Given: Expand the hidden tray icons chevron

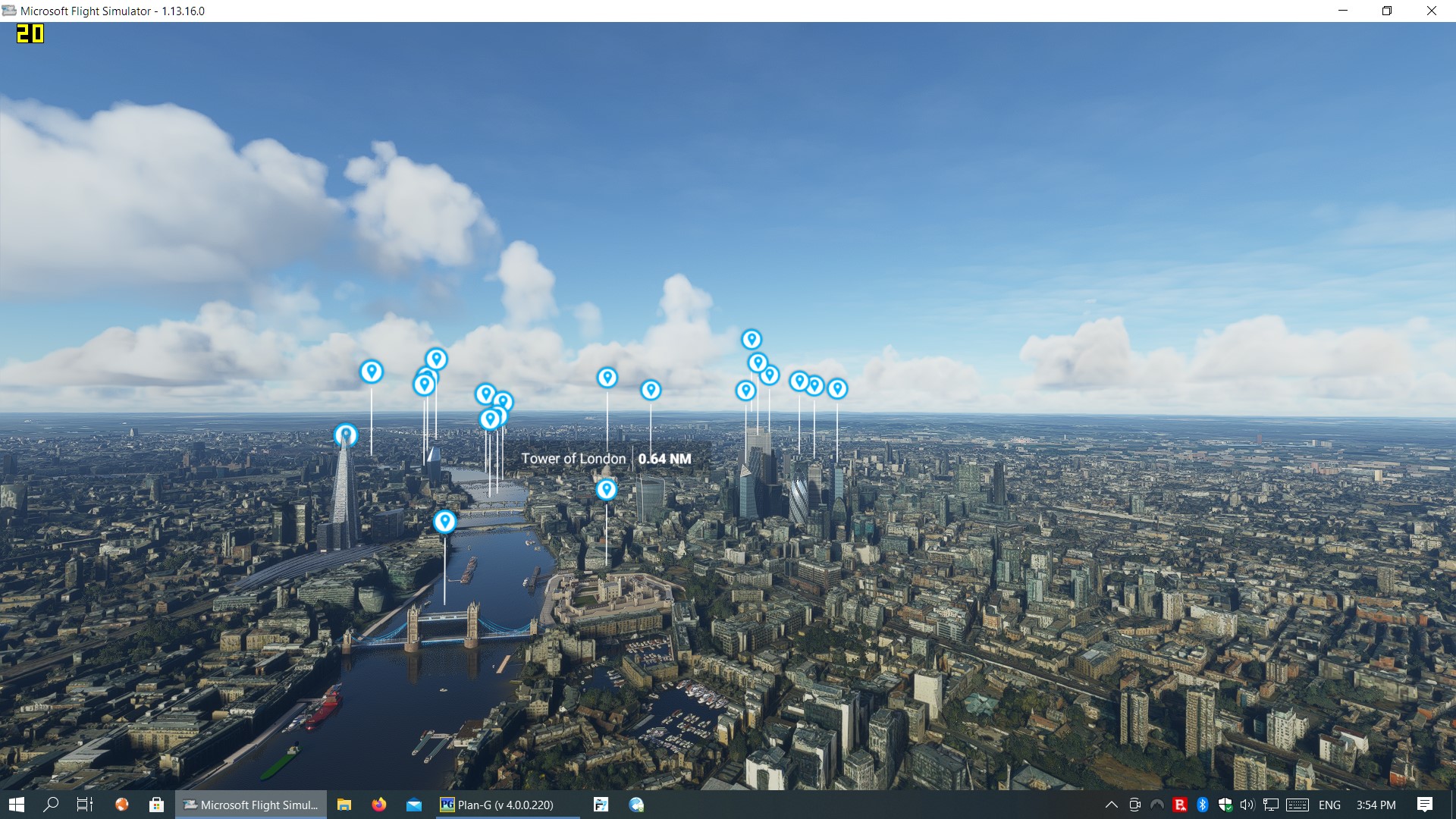Looking at the screenshot, I should tap(1112, 805).
